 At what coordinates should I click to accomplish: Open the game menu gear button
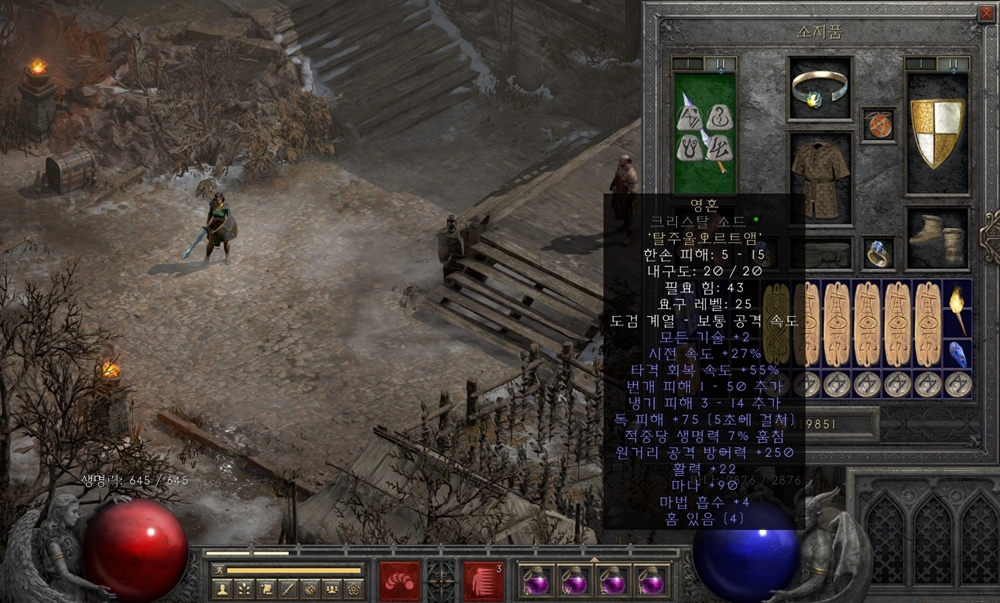pyautogui.click(x=353, y=588)
